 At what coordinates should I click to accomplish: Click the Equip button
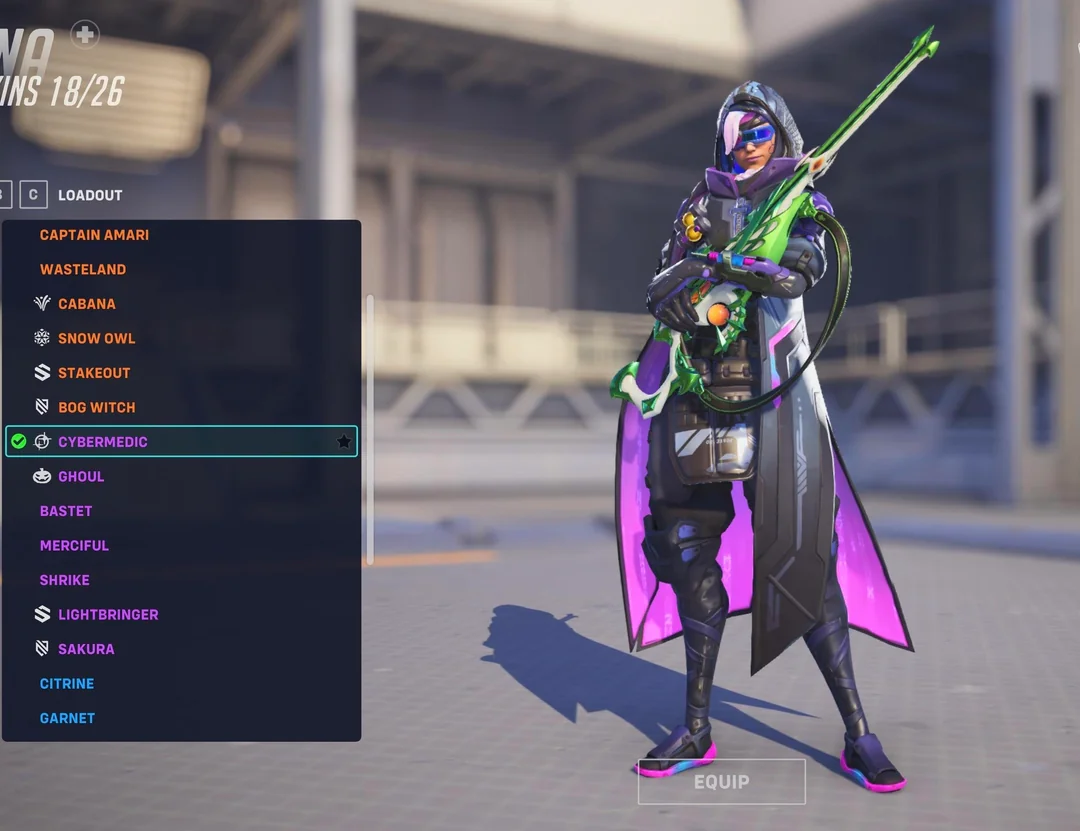click(x=721, y=782)
